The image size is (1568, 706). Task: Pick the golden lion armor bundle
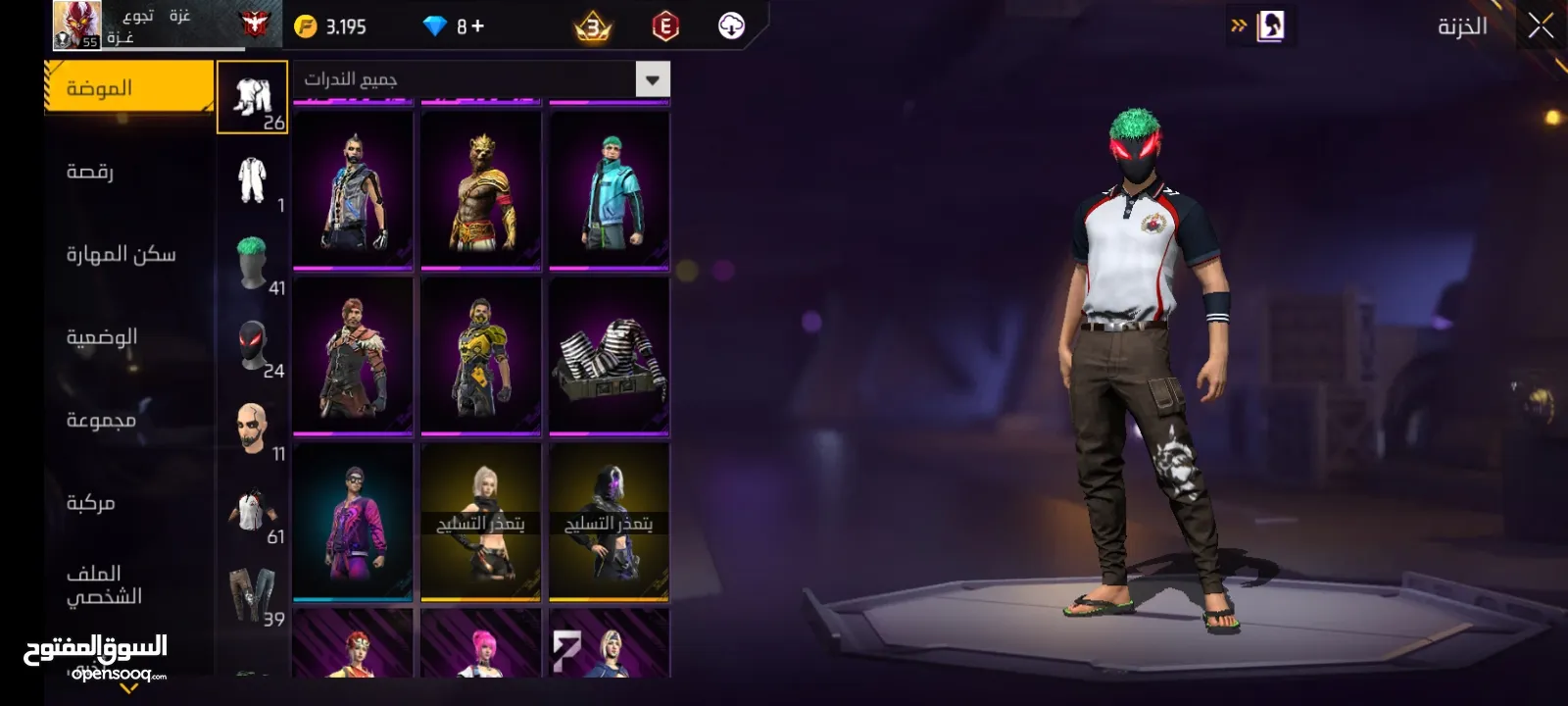(481, 189)
